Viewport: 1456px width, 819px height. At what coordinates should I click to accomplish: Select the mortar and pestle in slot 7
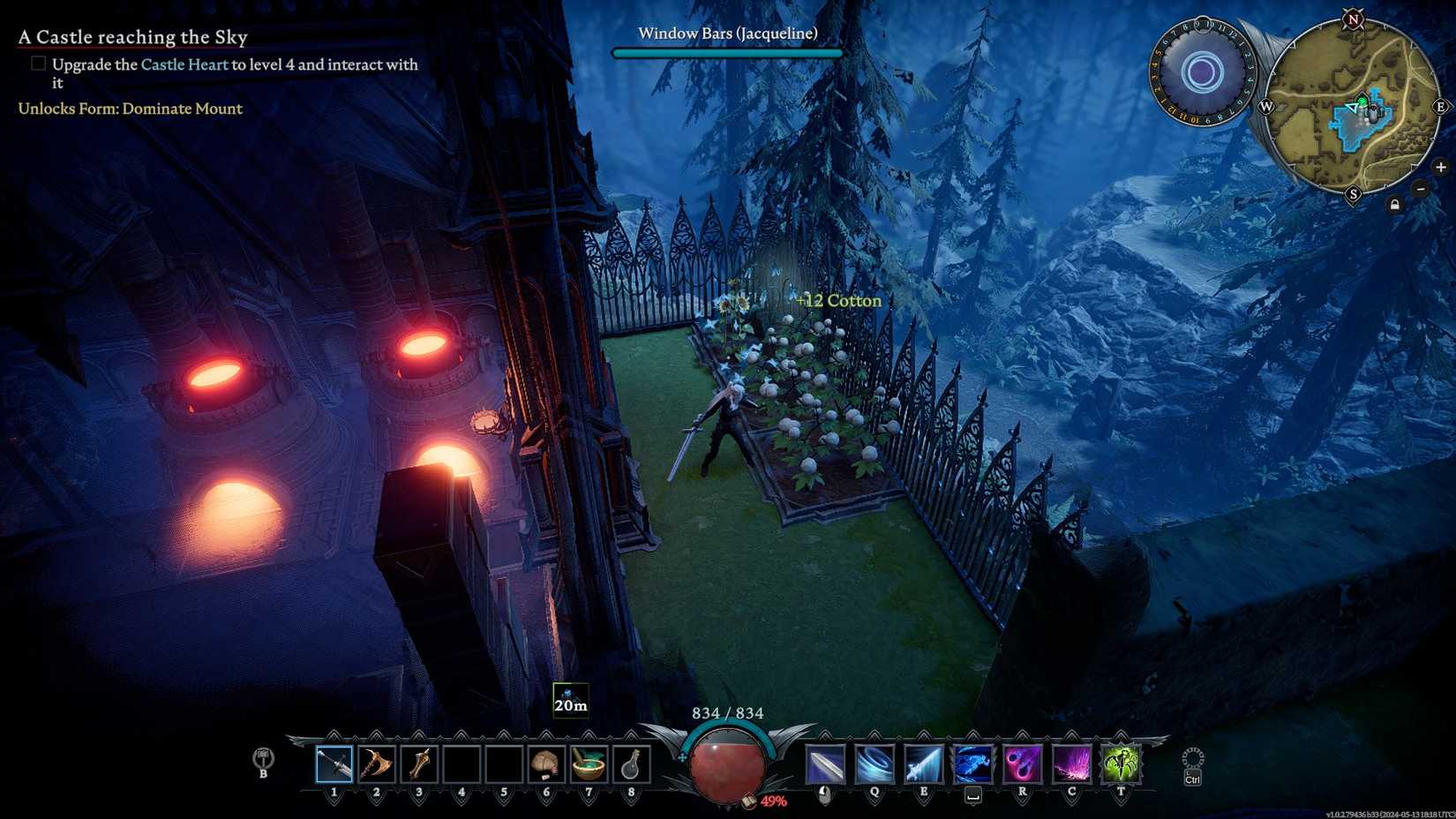pos(588,764)
